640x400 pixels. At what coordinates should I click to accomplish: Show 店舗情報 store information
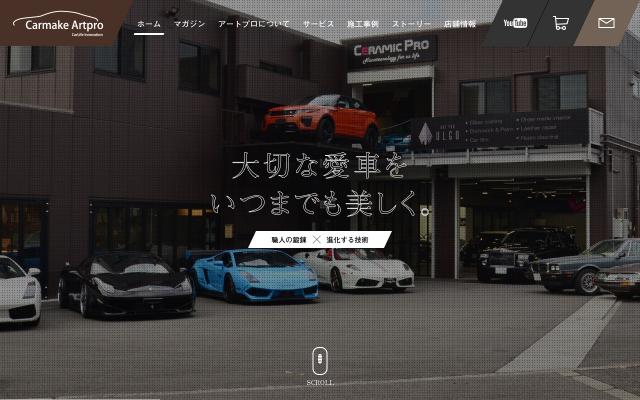coord(460,23)
